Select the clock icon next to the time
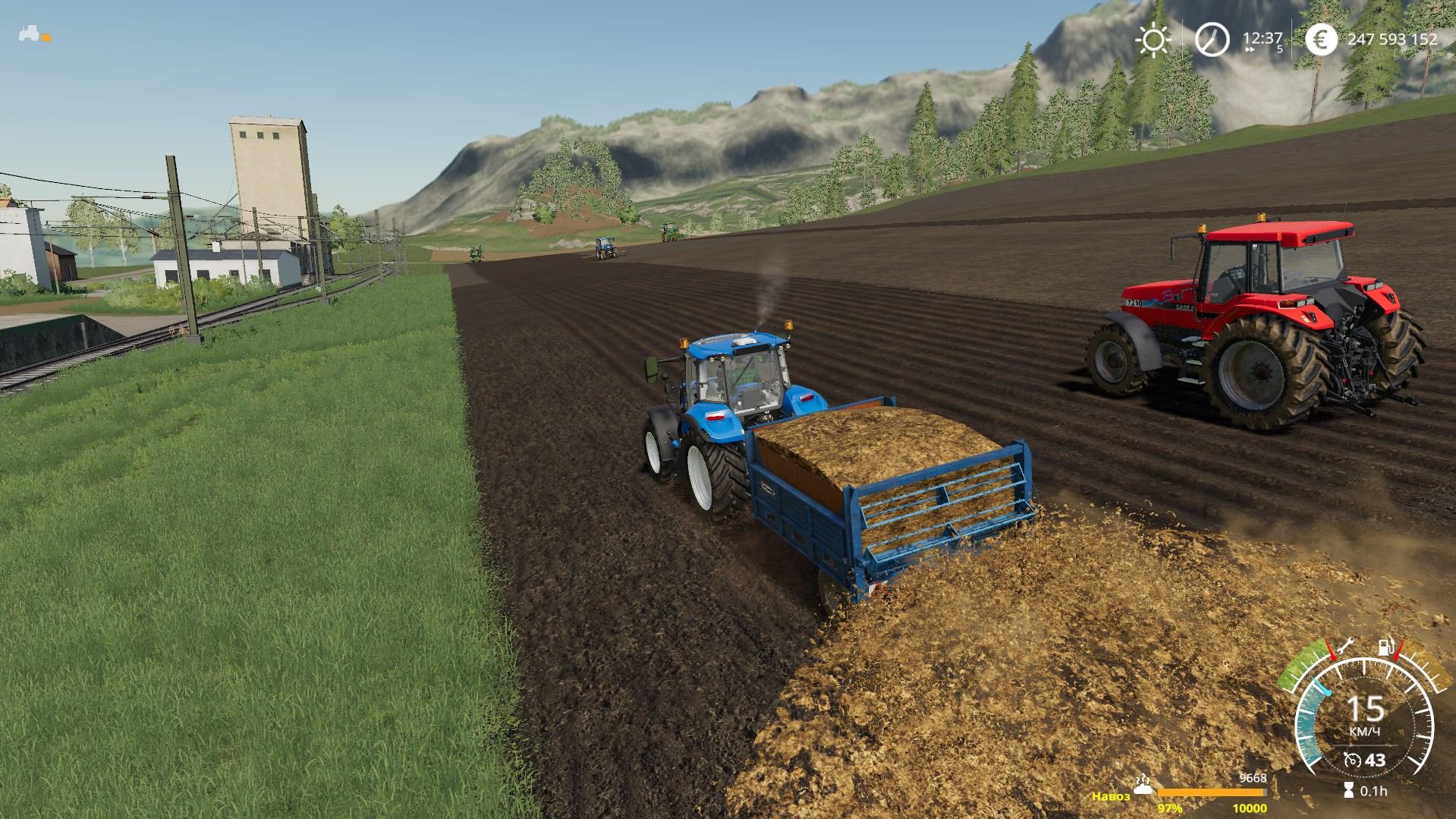The image size is (1456, 819). pyautogui.click(x=1212, y=39)
